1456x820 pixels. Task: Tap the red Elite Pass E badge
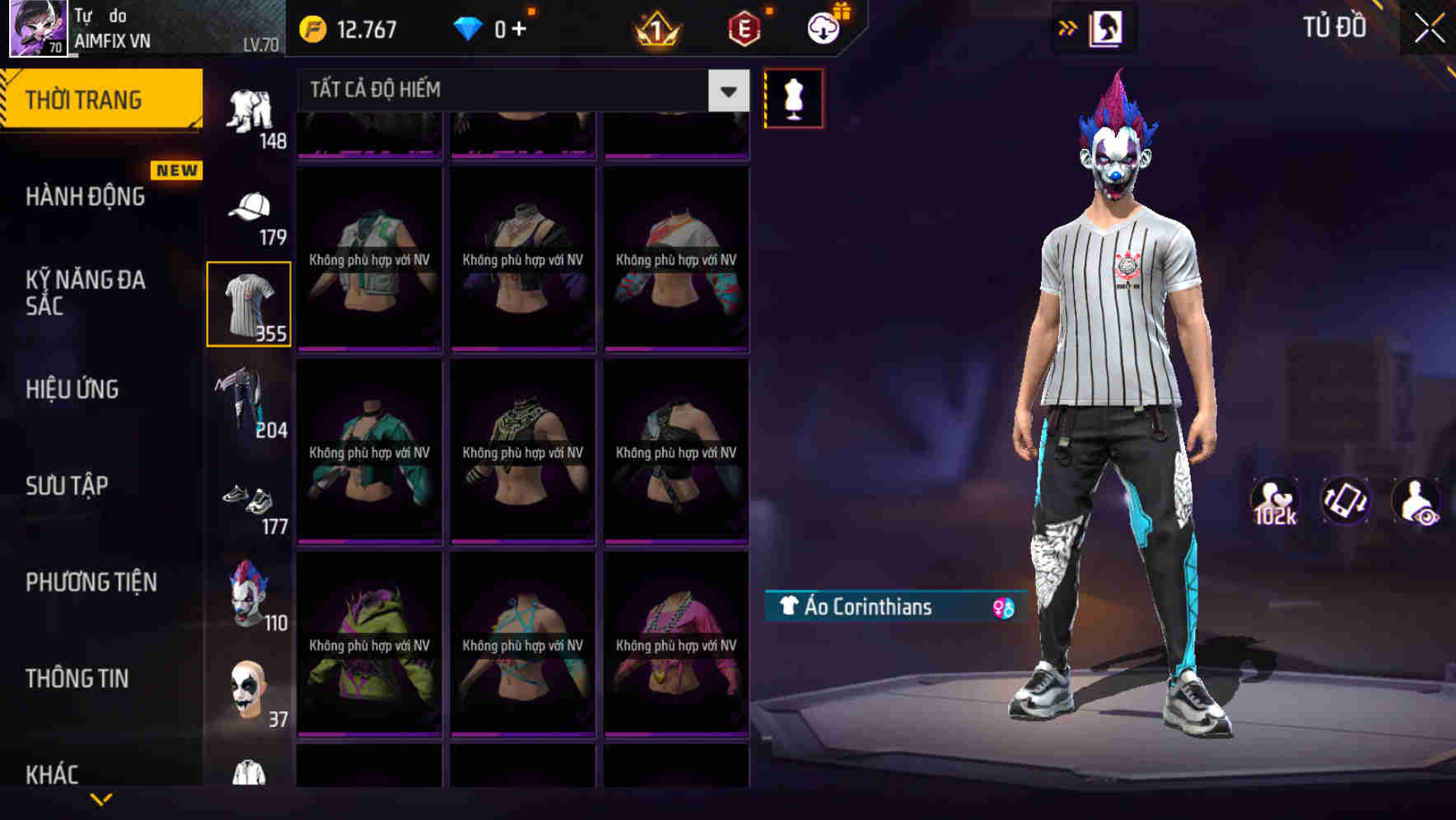pyautogui.click(x=741, y=27)
